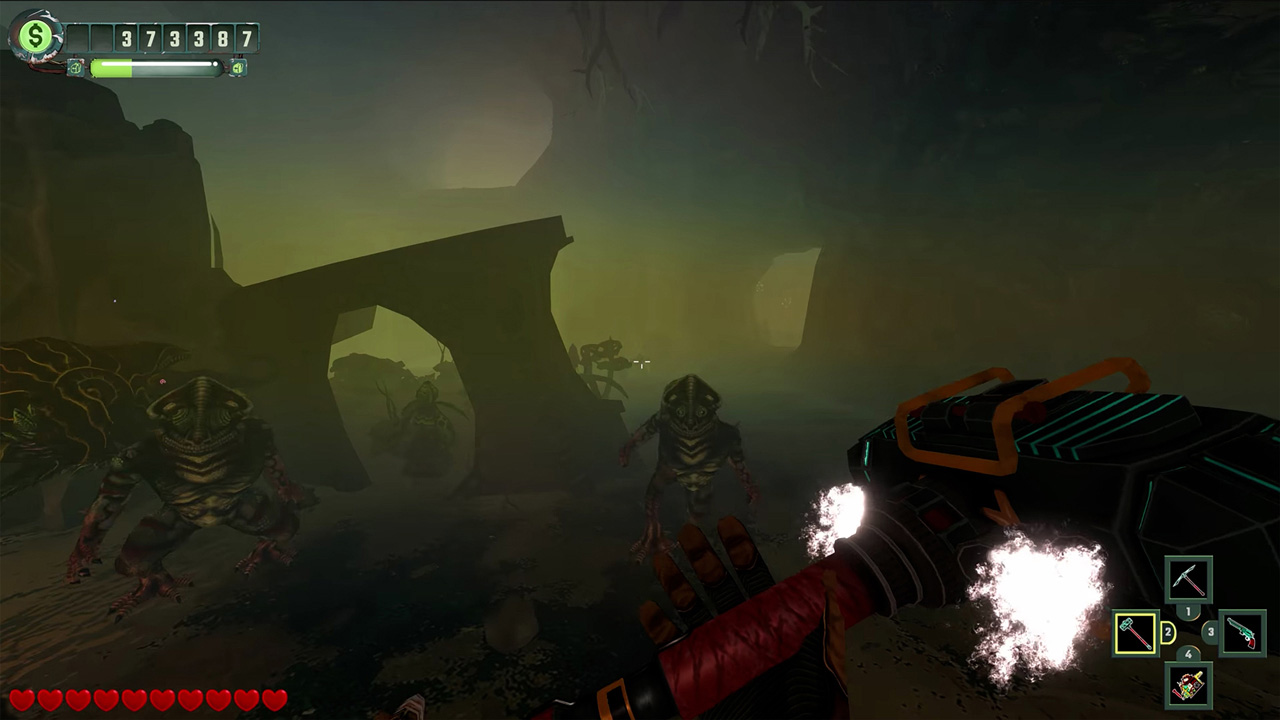Select the pickaxe in hotbar slot 1
Screen dimensions: 1280x720
coord(1189,577)
